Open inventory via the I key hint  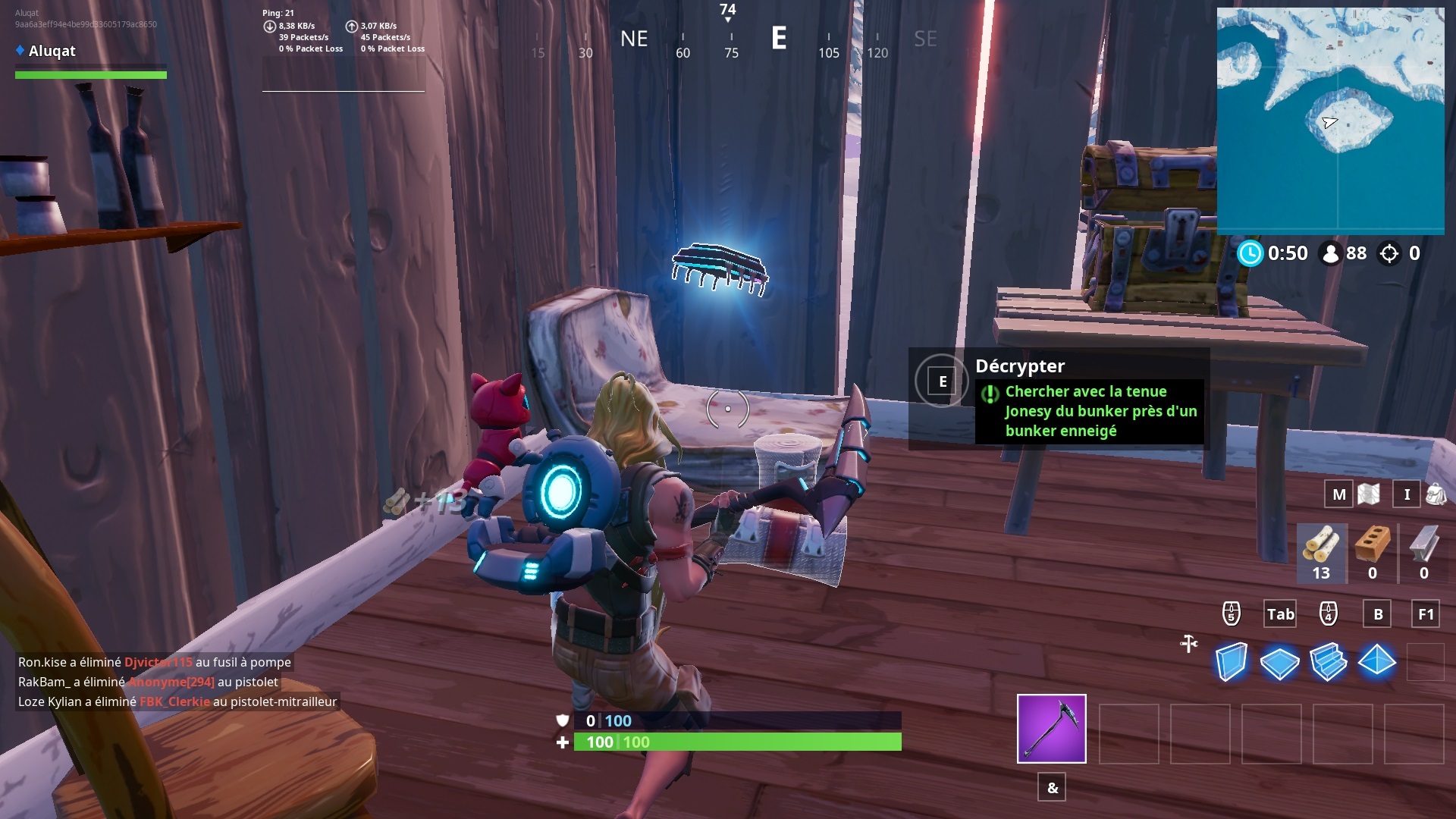(x=1407, y=494)
